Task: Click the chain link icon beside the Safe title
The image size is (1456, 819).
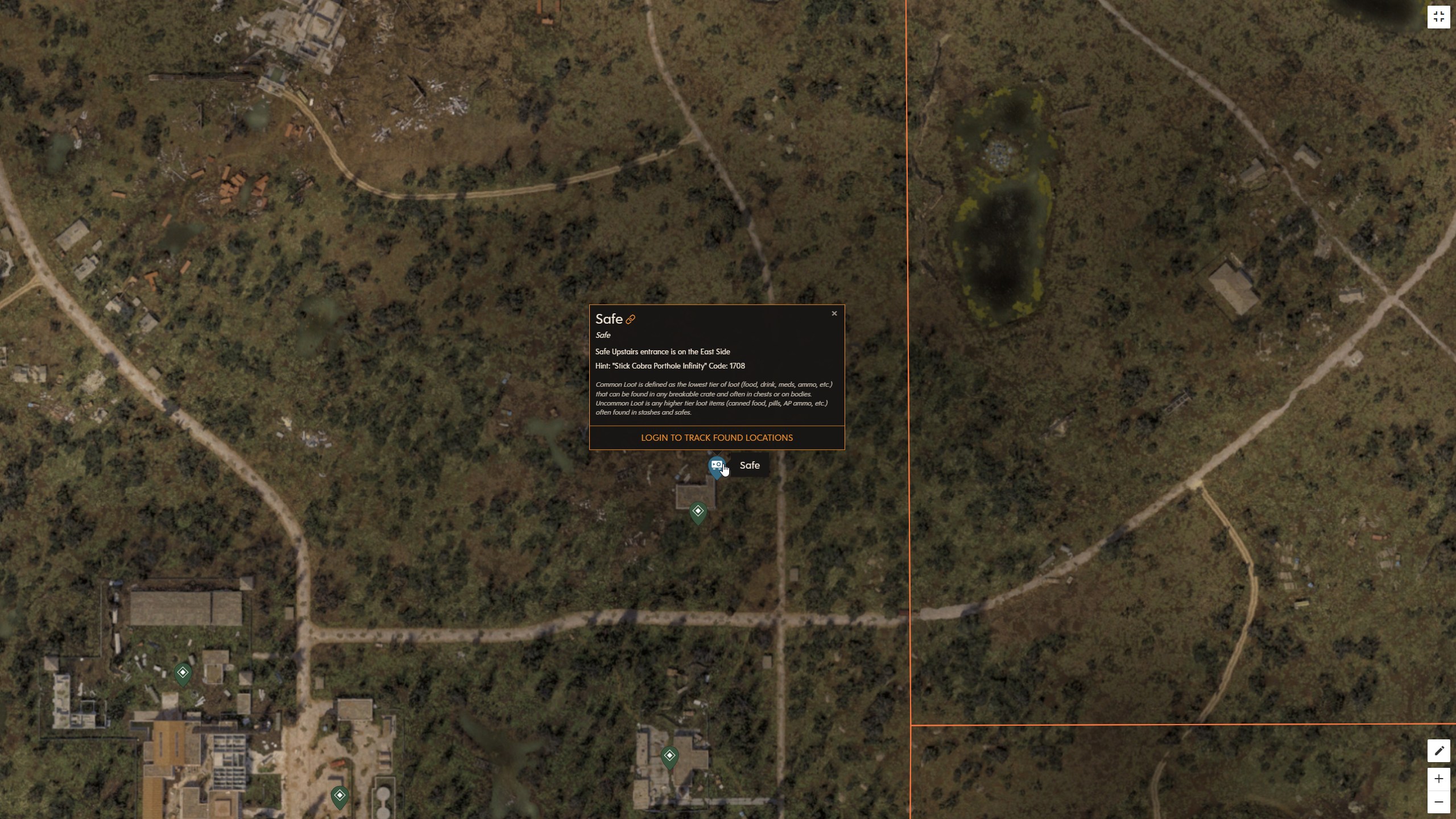Action: point(631,319)
